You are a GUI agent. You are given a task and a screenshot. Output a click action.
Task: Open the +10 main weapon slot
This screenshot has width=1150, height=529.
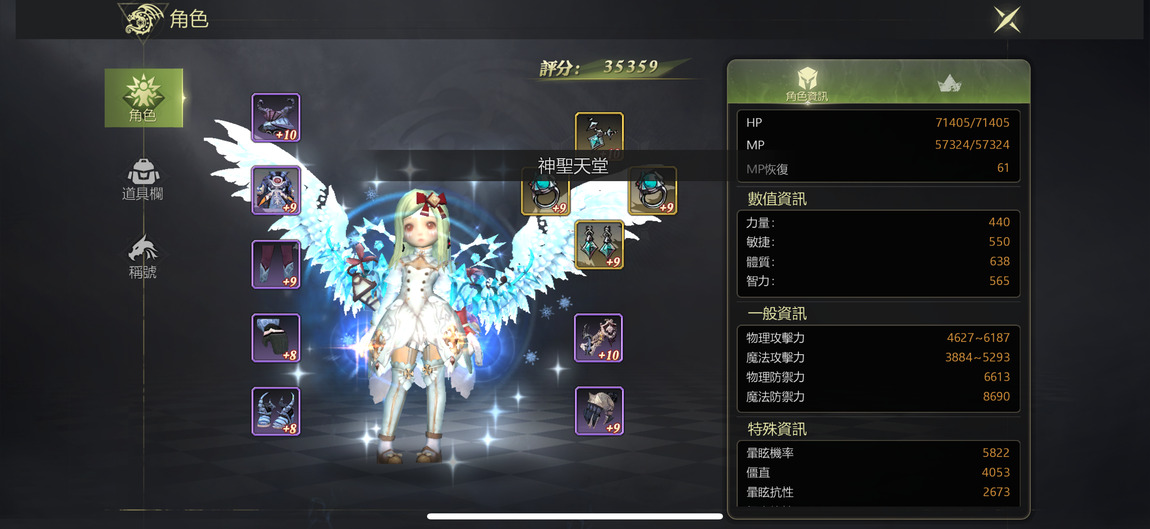[599, 338]
